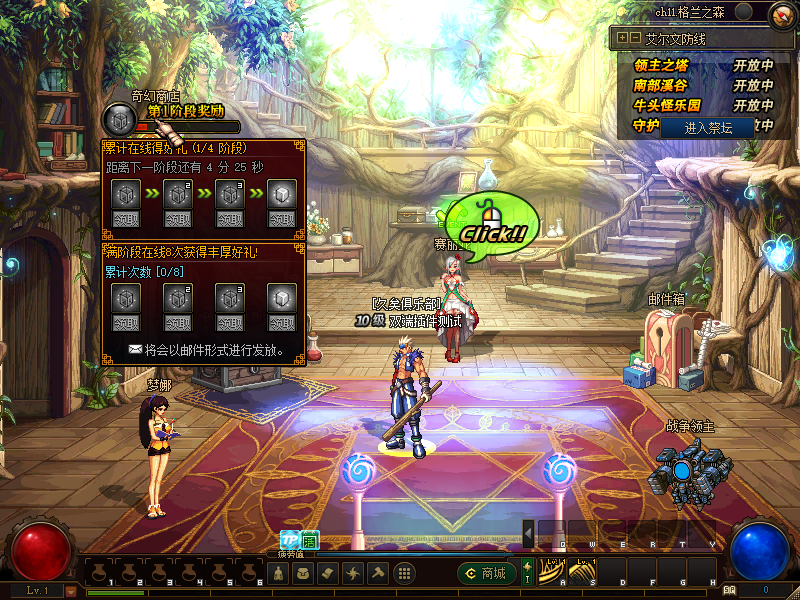Click the 进入祭坛 button
The height and width of the screenshot is (600, 800).
(x=708, y=127)
